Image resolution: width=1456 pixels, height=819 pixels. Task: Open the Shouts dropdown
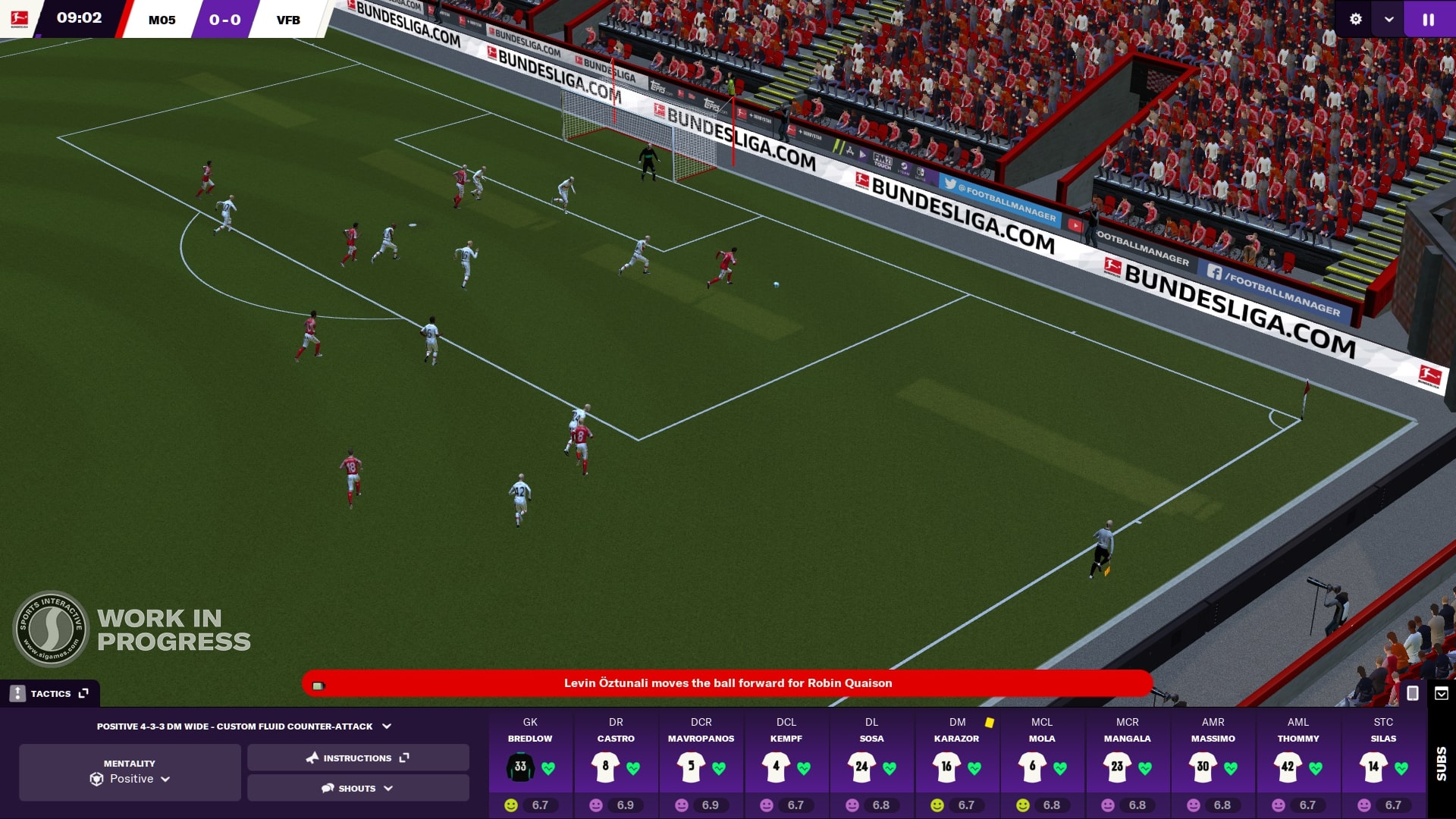pos(358,788)
